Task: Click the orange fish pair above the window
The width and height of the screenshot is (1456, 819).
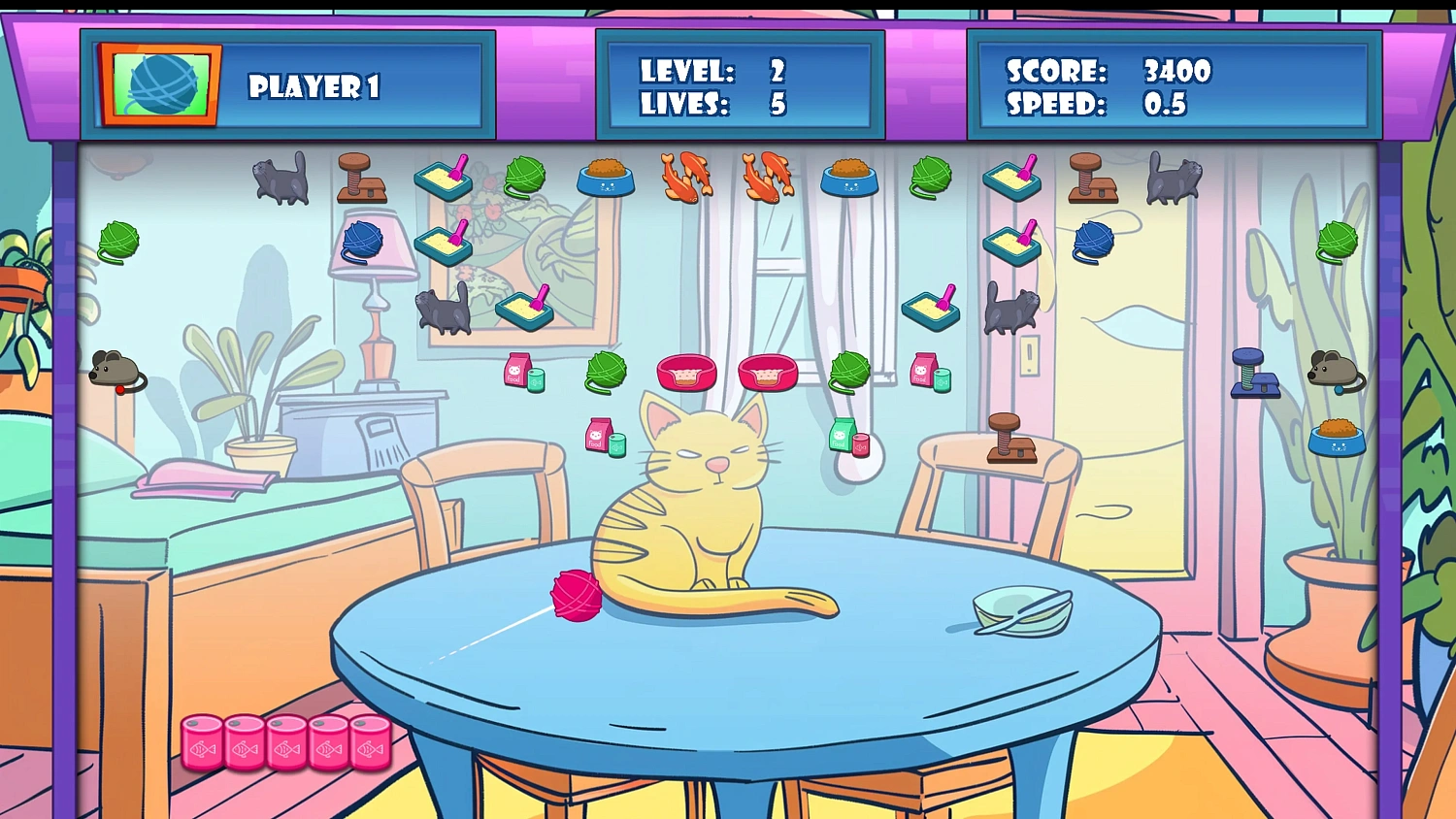Action: coord(687,177)
